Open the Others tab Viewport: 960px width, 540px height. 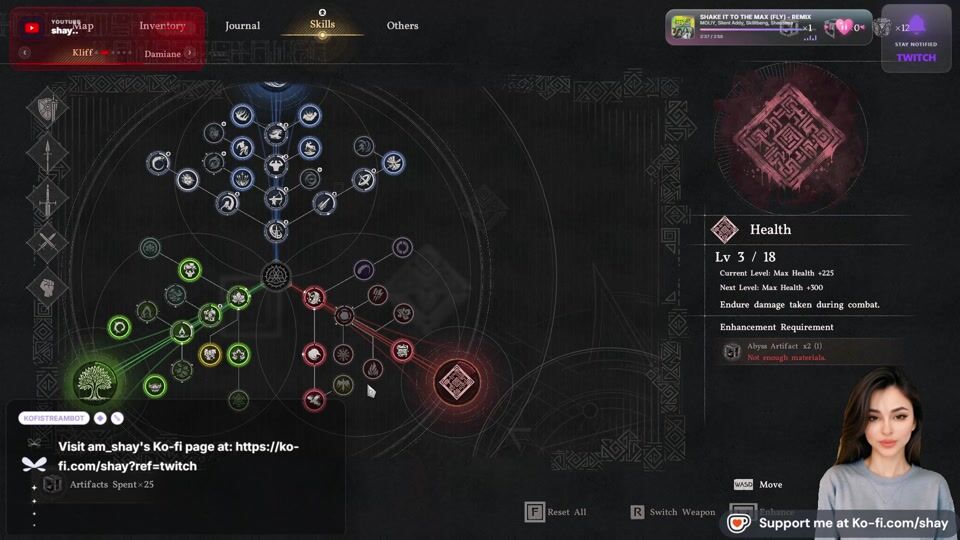tap(402, 26)
